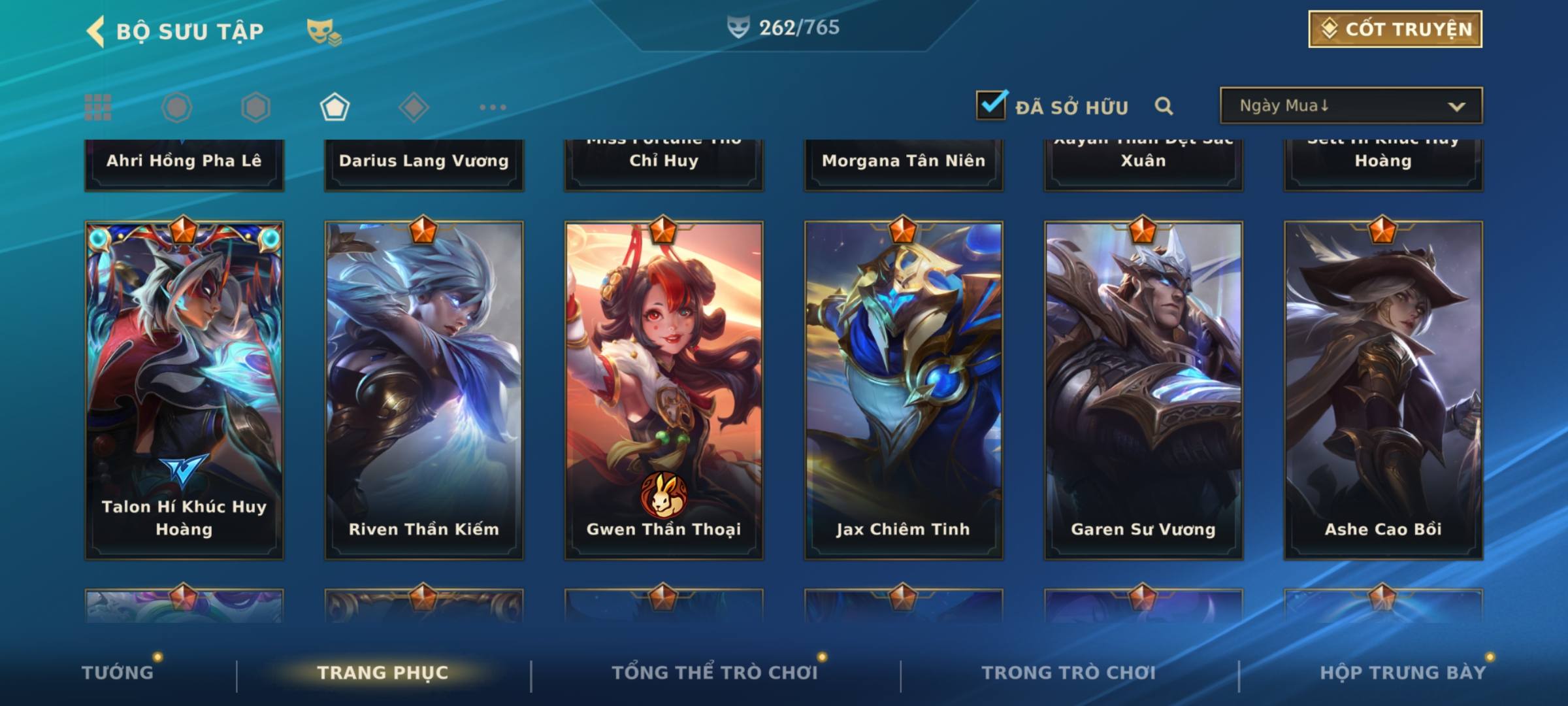Open the Ngày Mua sort dropdown
Viewport: 1568px width, 706px height.
1350,106
